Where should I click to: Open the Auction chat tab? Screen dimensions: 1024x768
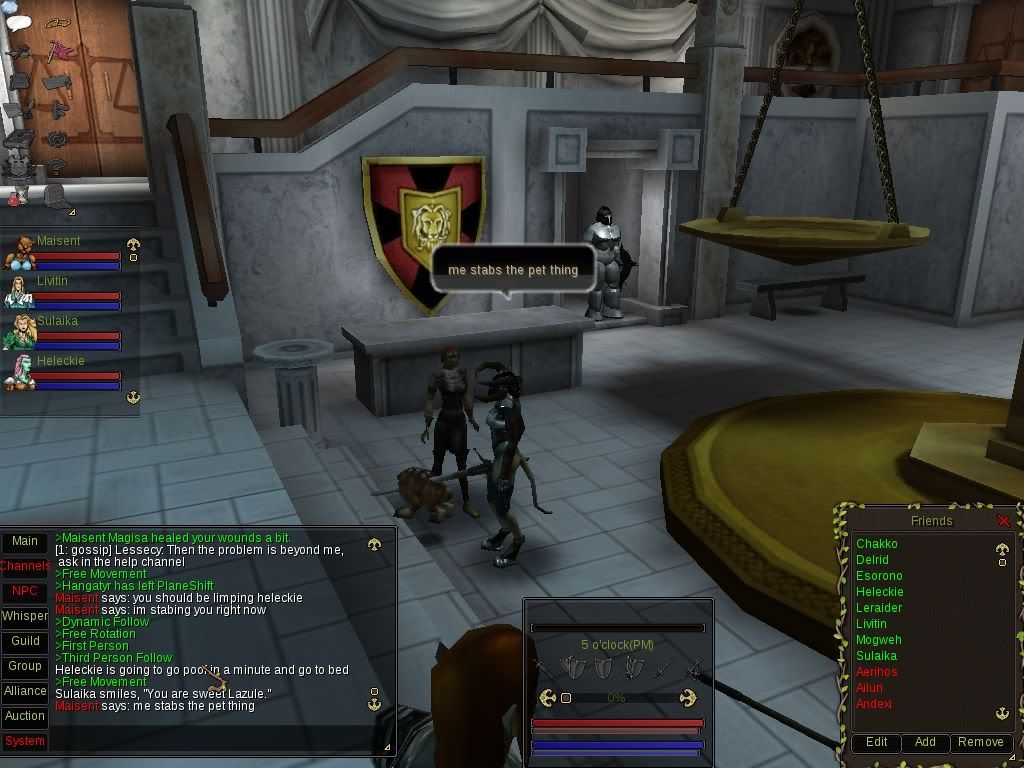pyautogui.click(x=25, y=716)
